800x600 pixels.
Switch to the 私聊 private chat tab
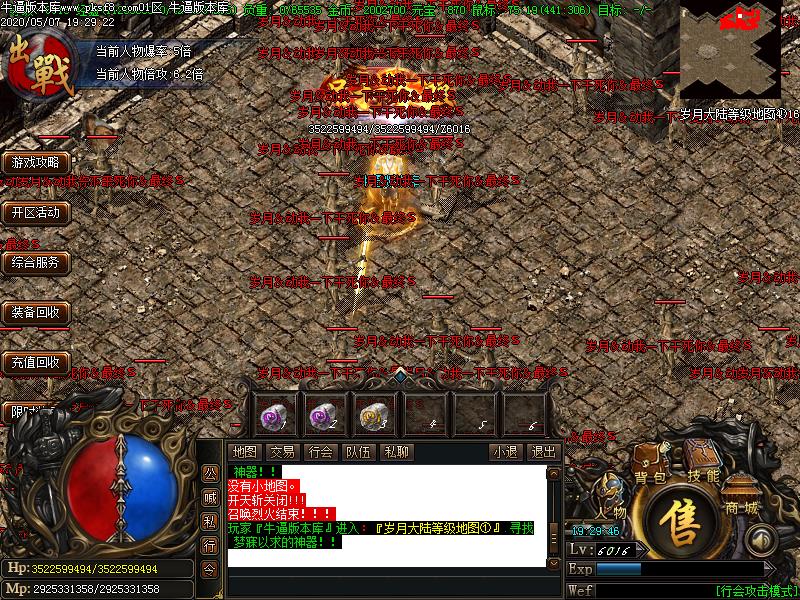(x=396, y=452)
